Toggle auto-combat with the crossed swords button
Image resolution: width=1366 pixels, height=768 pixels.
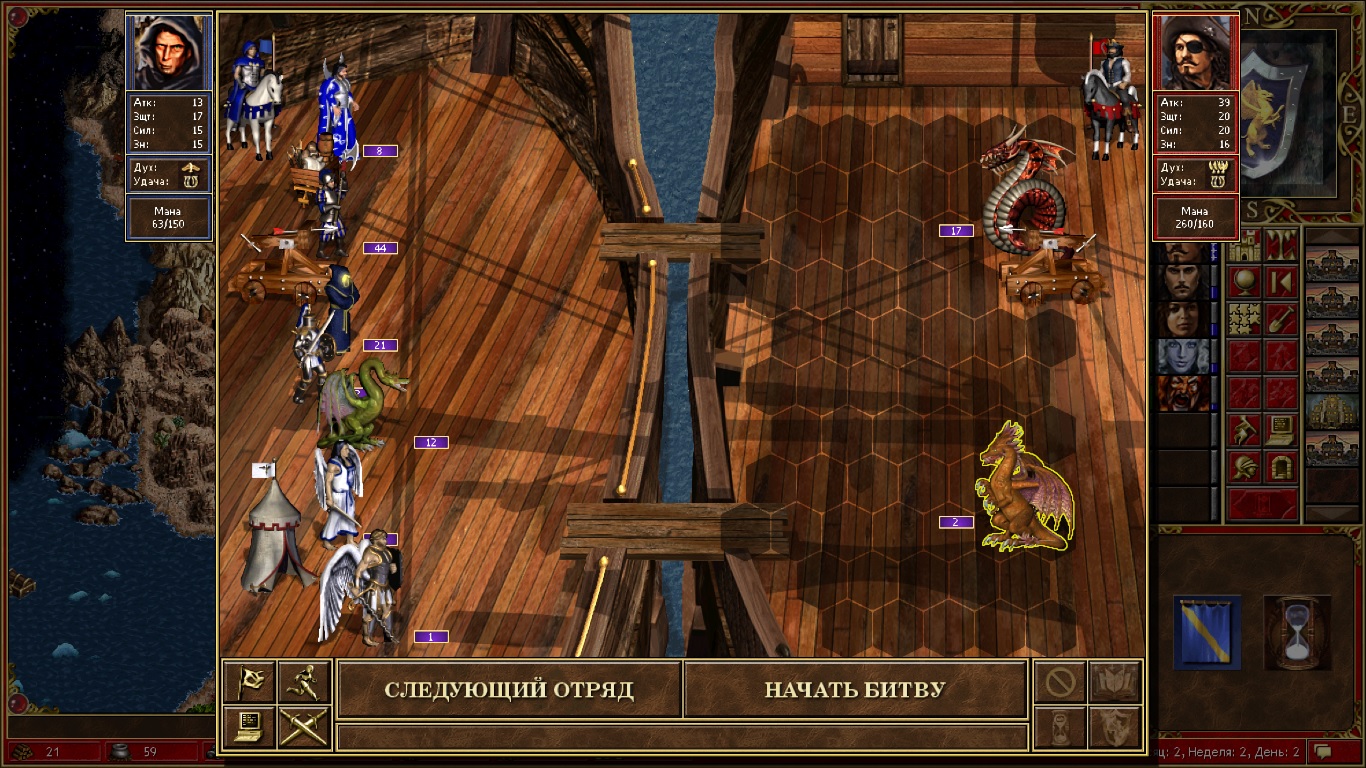(304, 727)
